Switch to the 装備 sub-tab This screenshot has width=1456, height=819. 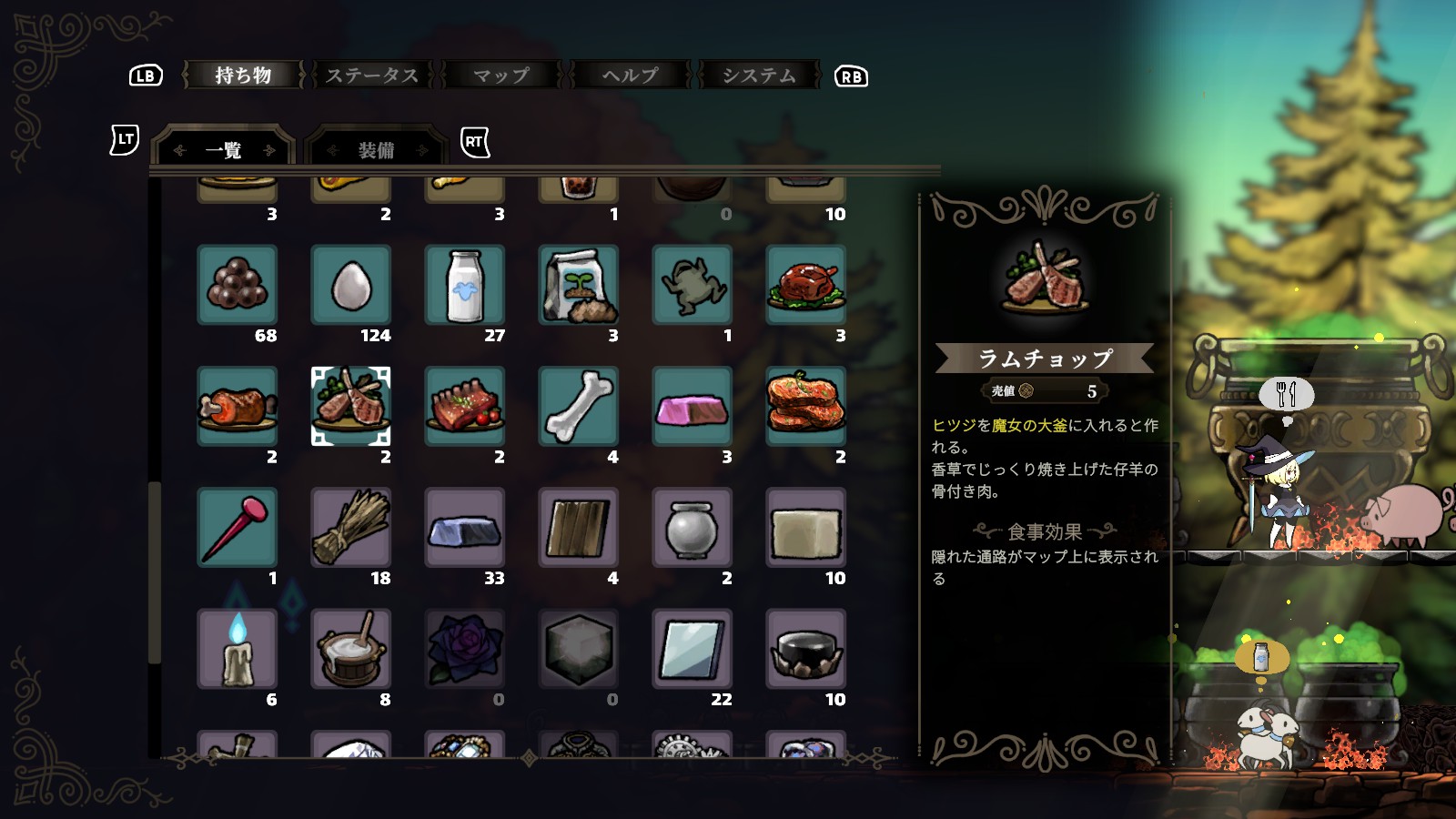tap(376, 150)
